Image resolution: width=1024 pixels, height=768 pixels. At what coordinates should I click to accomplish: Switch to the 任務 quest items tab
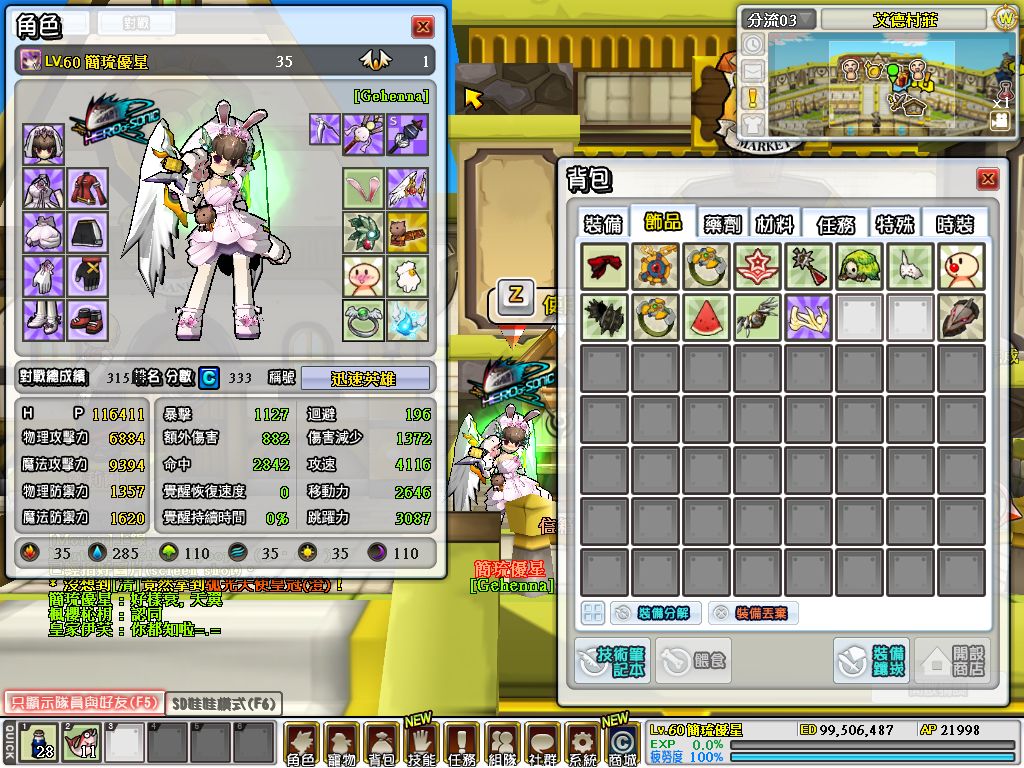[837, 223]
